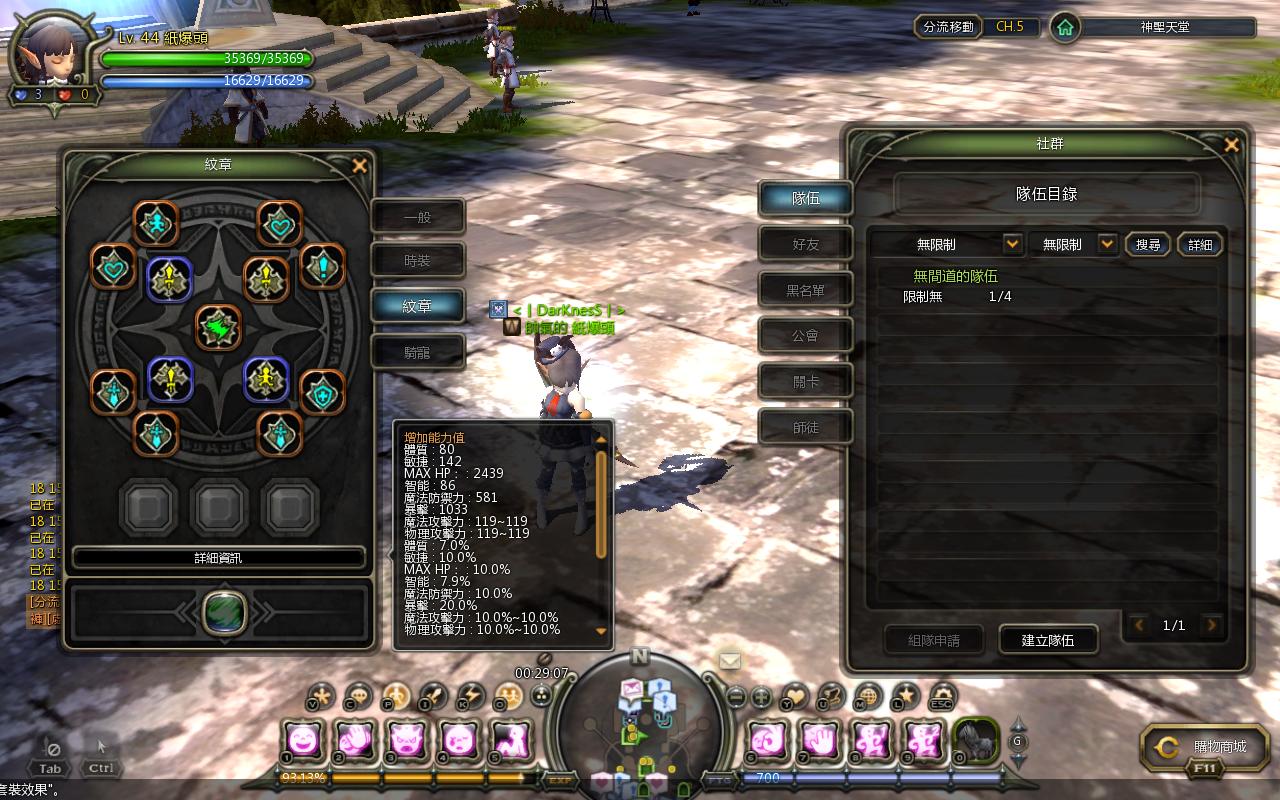Click the green orb below crest details
The height and width of the screenshot is (800, 1280).
click(224, 612)
